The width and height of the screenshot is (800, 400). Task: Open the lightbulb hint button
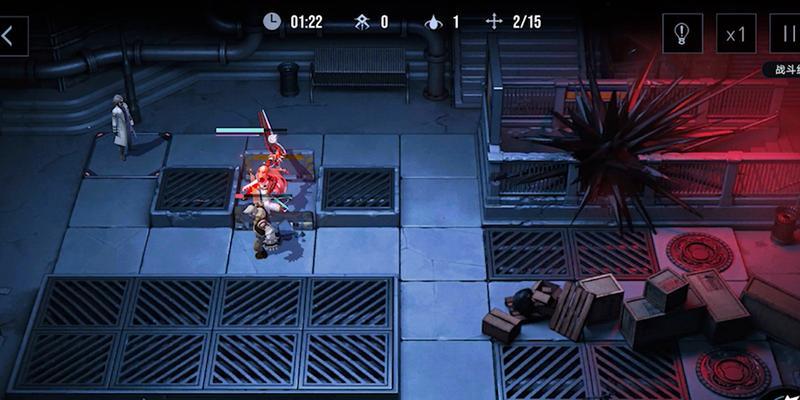682,35
